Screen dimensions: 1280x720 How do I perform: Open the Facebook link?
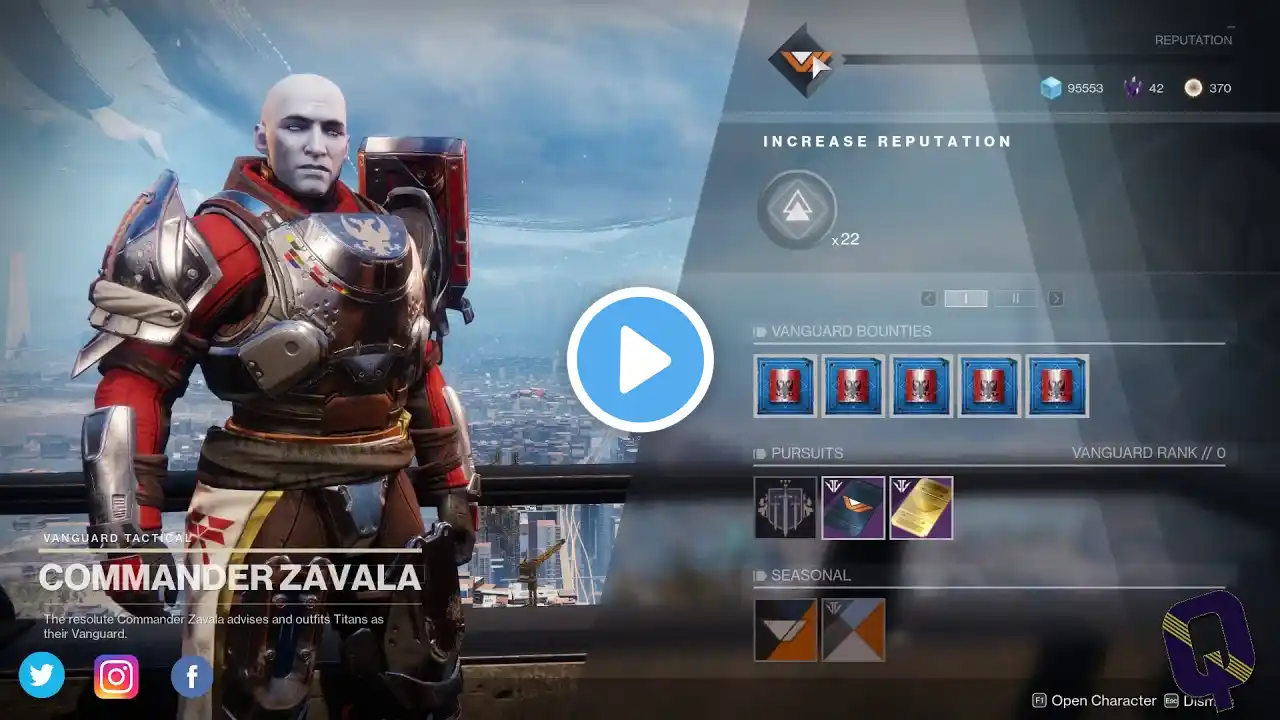(x=192, y=677)
